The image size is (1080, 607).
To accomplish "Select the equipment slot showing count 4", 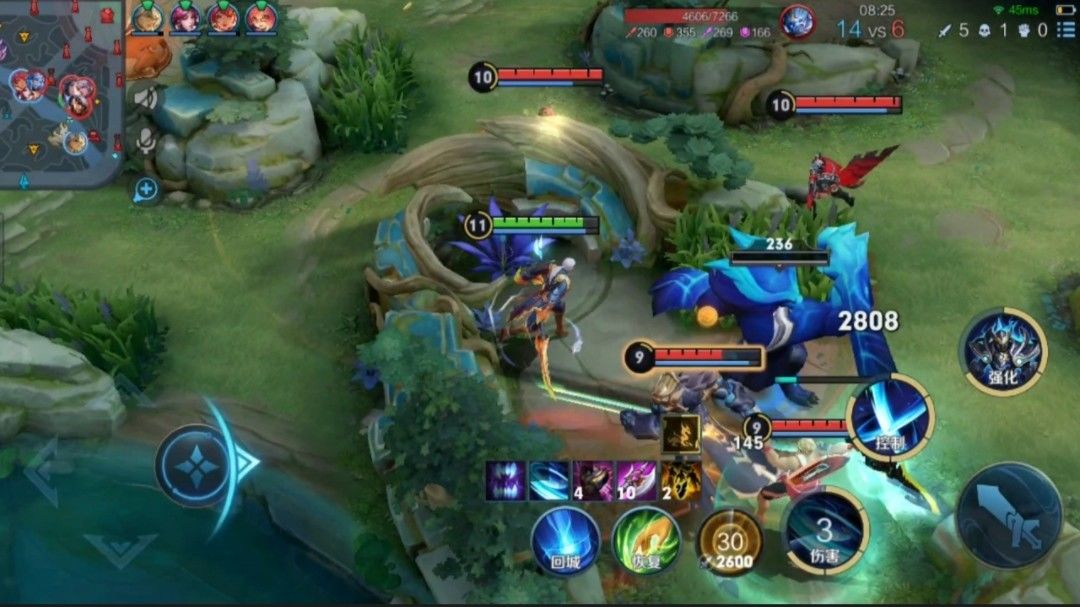I will point(592,480).
